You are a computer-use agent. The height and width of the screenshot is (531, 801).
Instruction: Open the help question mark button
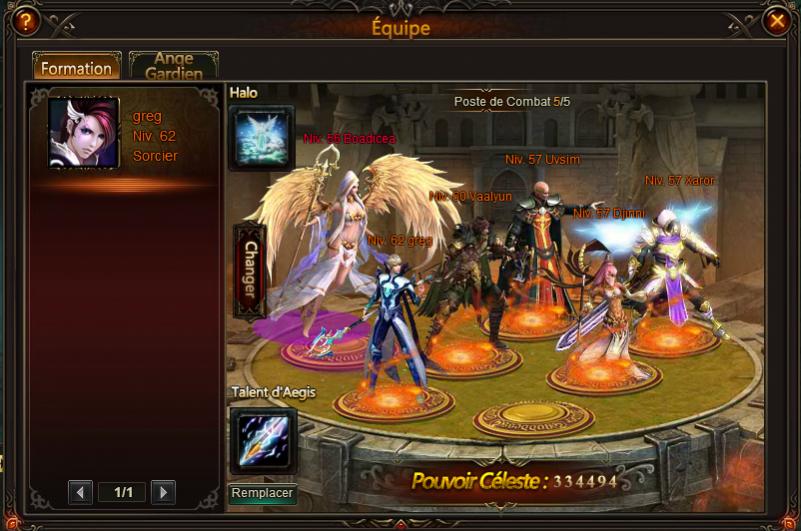pos(24,20)
